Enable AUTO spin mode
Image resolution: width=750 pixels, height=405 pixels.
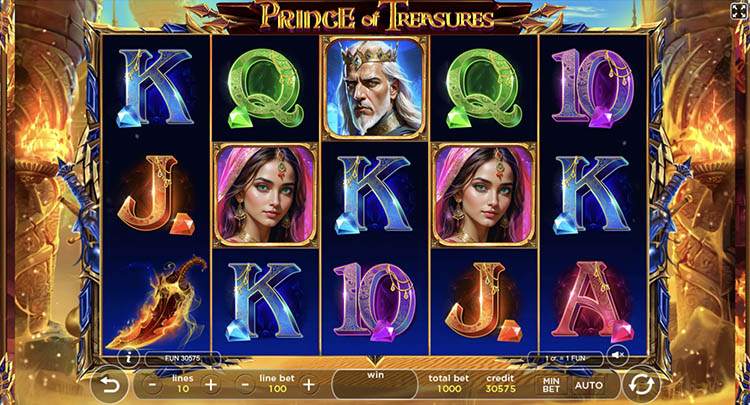pos(589,385)
